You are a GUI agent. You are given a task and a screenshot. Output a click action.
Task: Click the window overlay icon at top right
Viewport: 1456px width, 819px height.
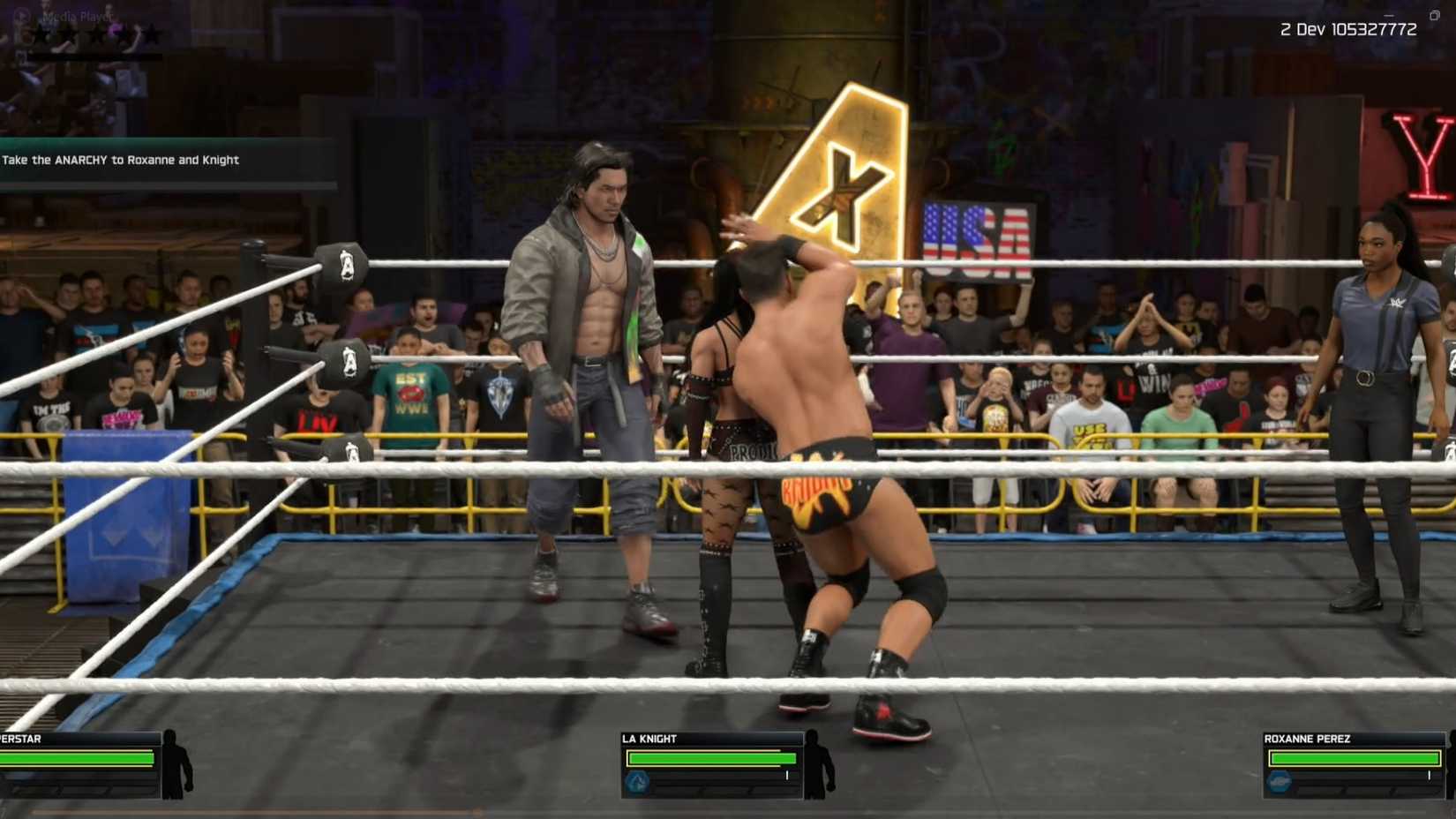click(1434, 14)
